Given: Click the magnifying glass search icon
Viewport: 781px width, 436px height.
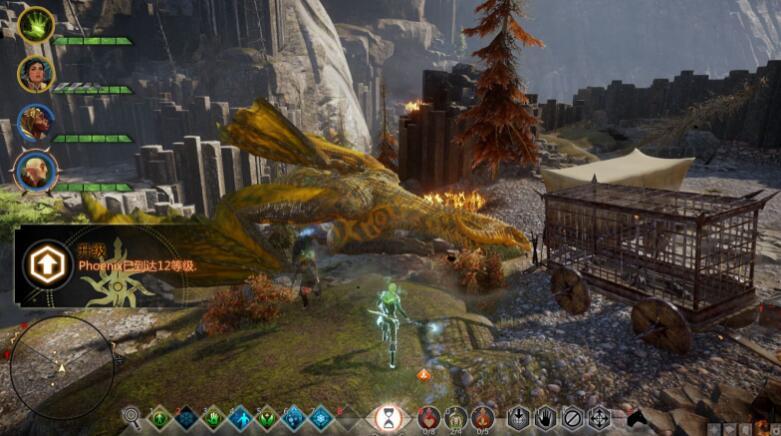Looking at the screenshot, I should pos(131,415).
